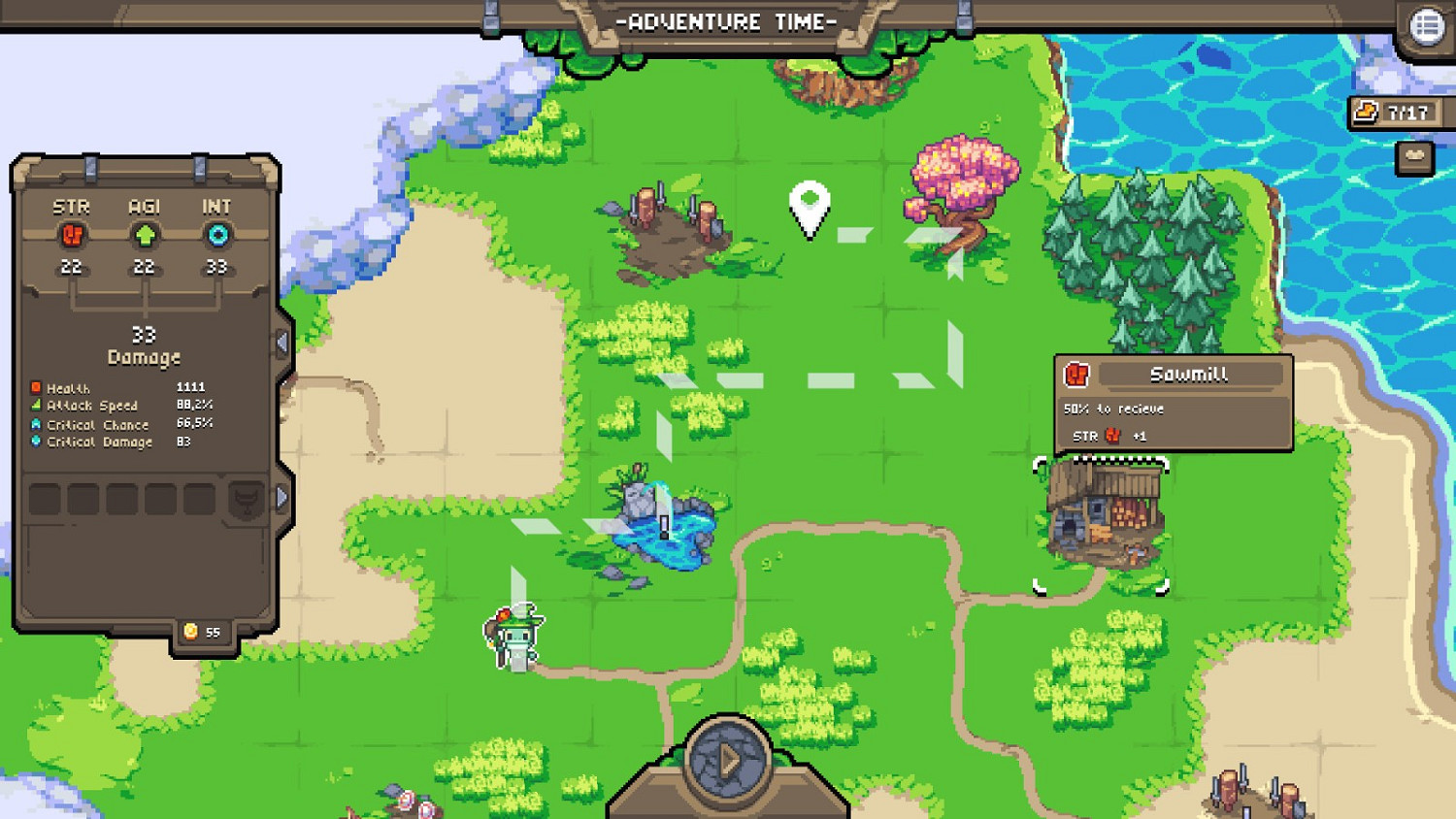
Task: Click the Critical Chance icon
Action: (36, 424)
